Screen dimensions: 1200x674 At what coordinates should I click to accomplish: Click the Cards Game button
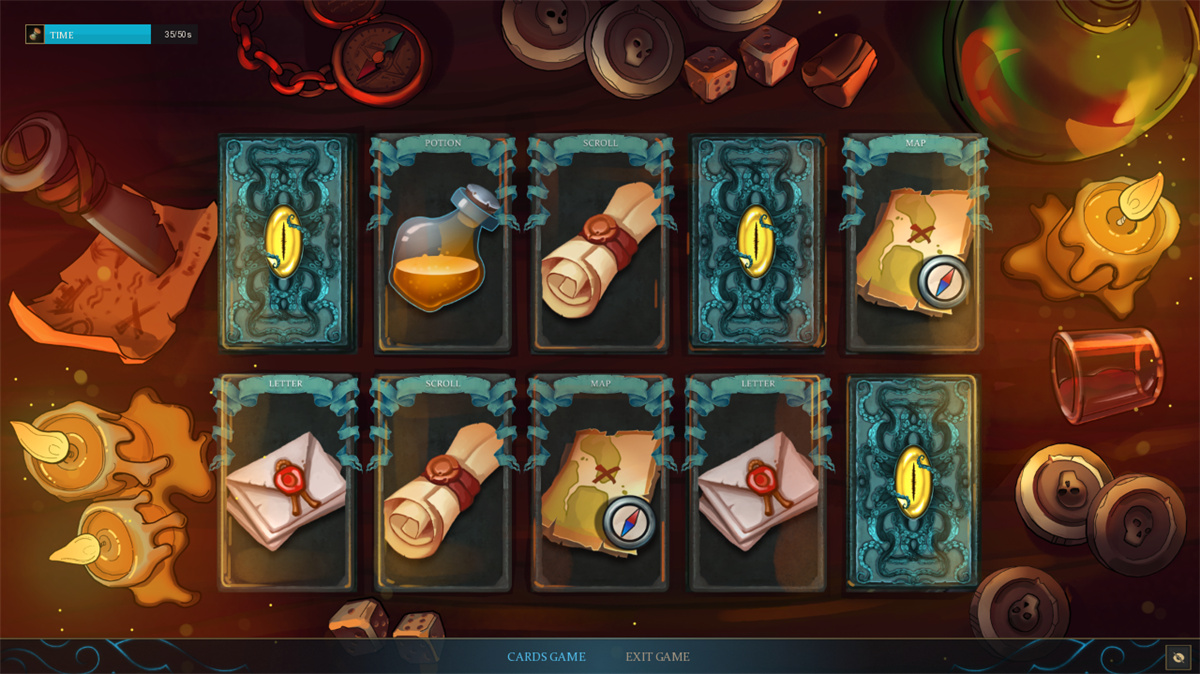[546, 657]
